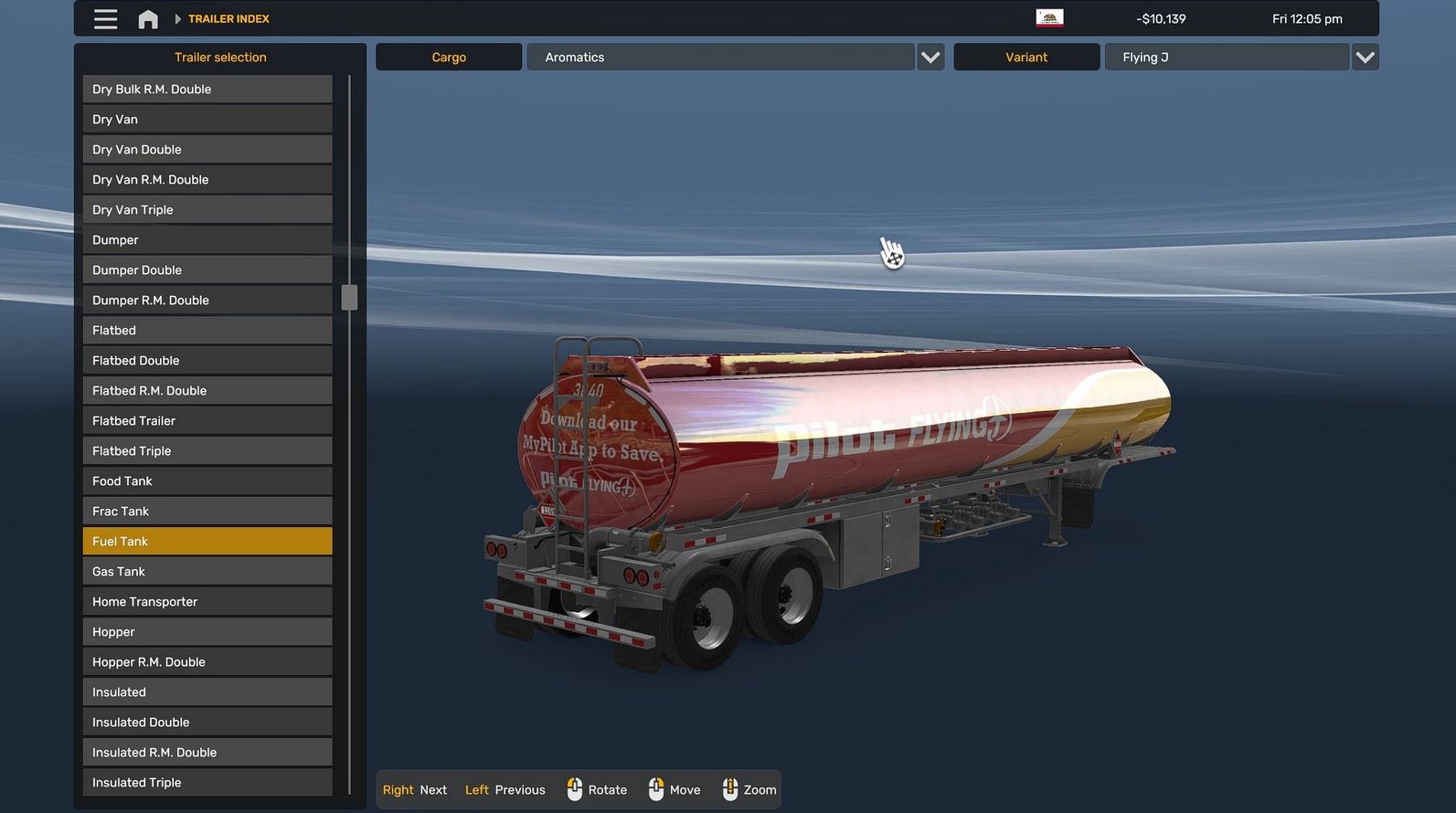
Task: Click the highlighted Fuel Tank entry
Action: click(207, 542)
